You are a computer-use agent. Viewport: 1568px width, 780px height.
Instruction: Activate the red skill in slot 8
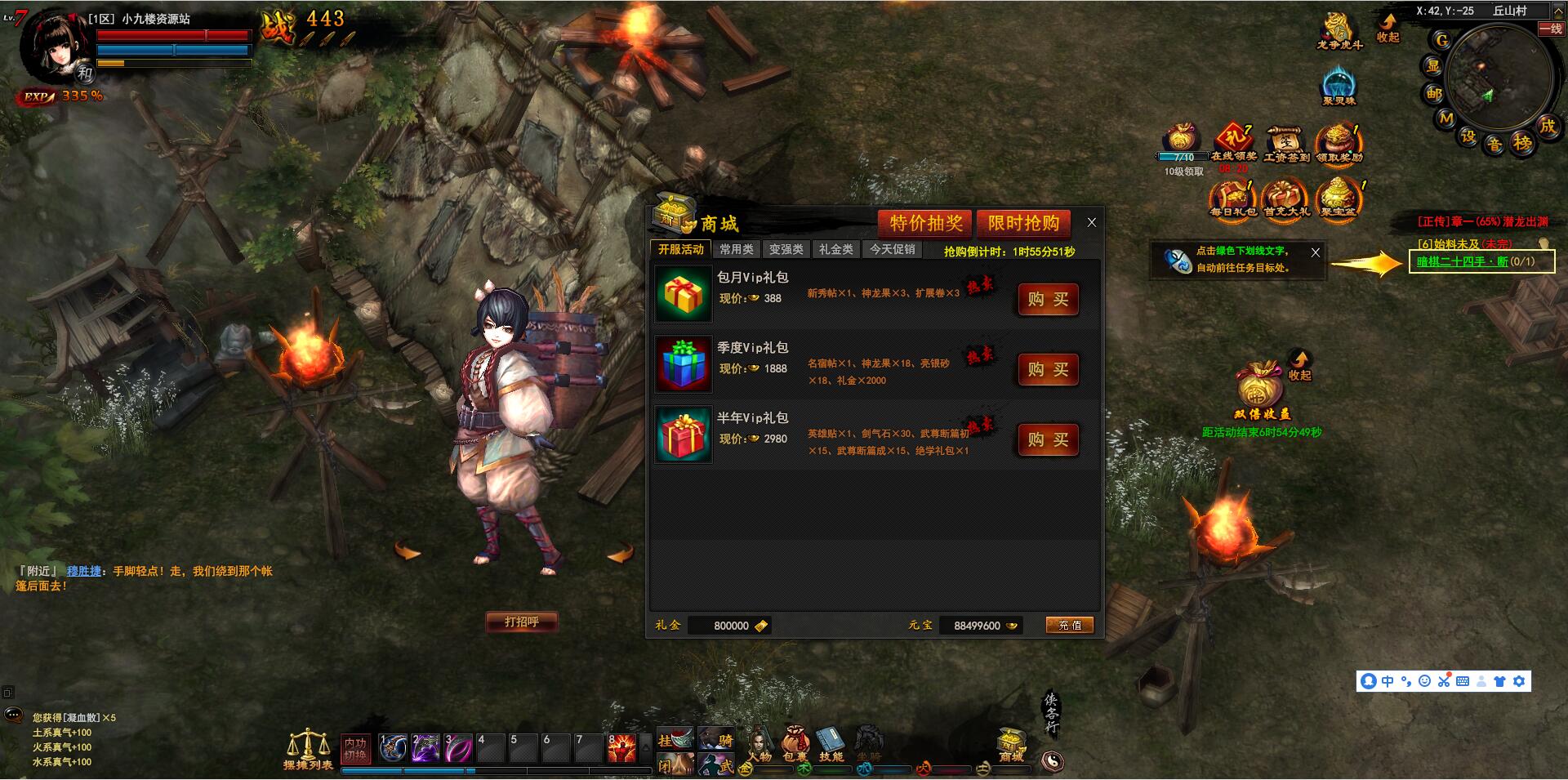621,747
